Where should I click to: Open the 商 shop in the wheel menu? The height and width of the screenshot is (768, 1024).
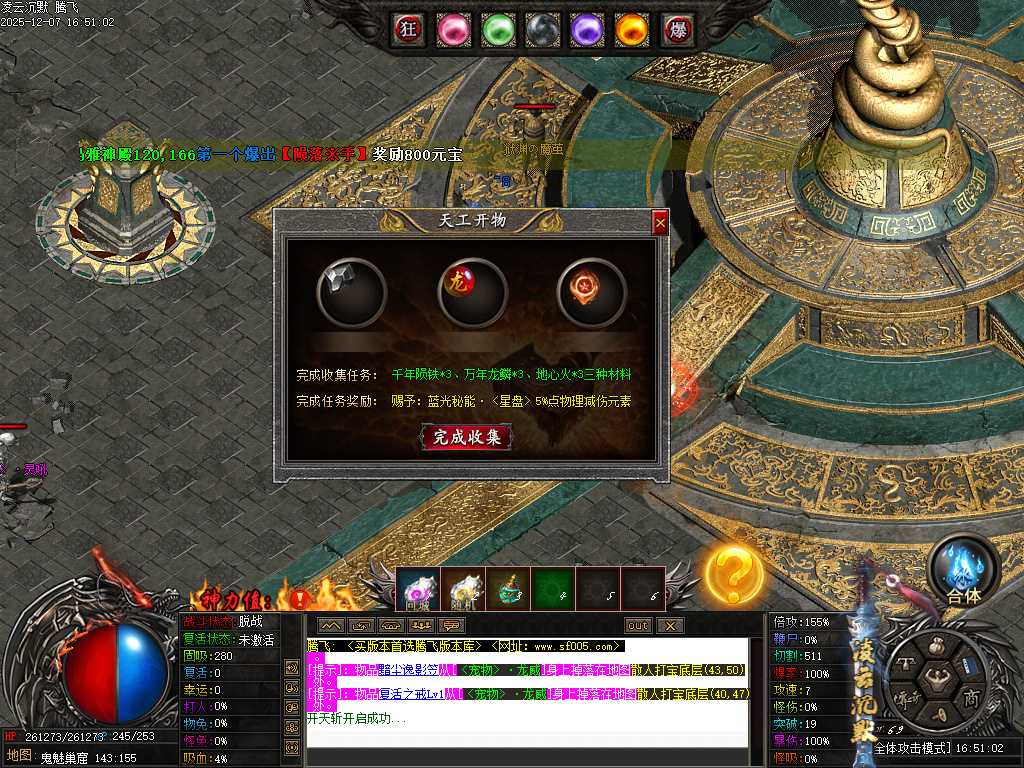971,696
